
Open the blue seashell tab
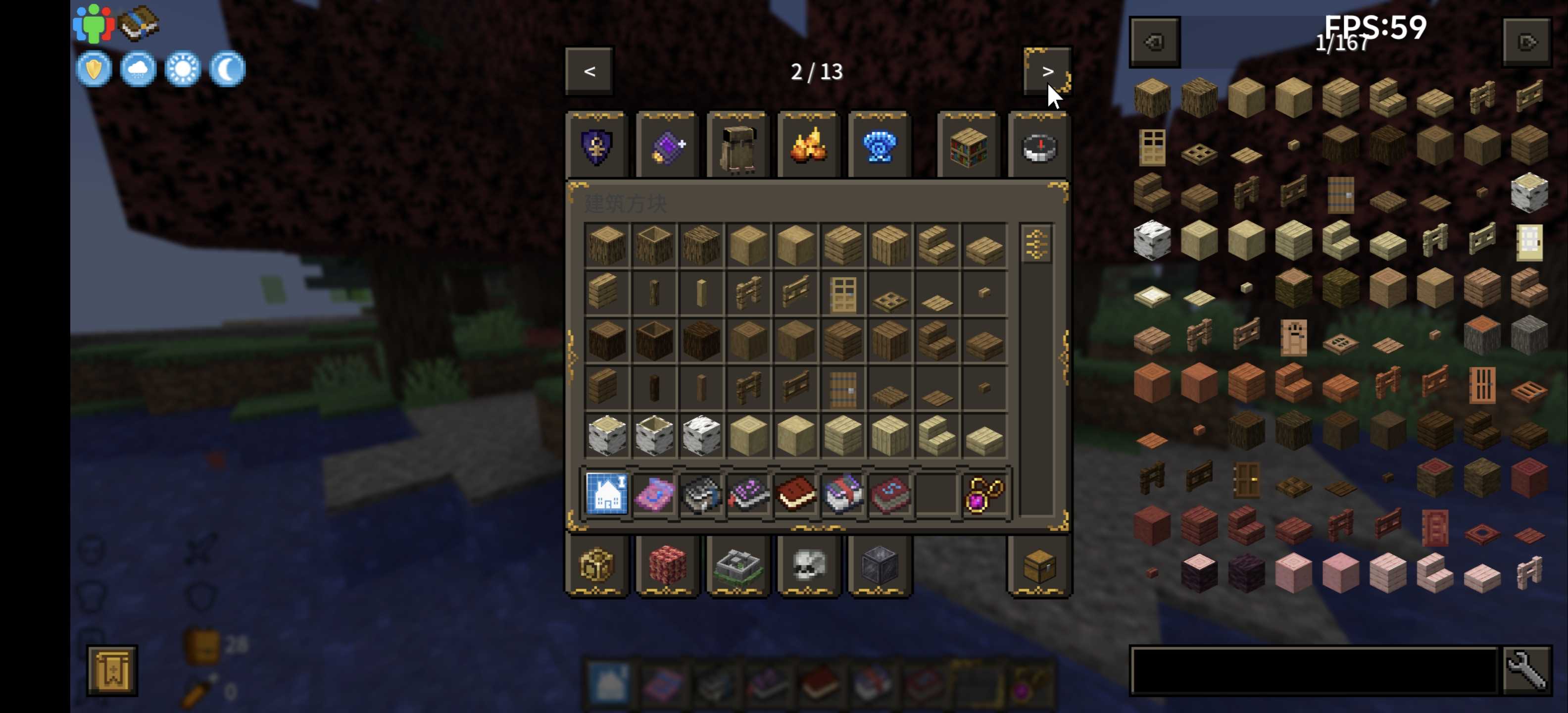click(x=880, y=147)
